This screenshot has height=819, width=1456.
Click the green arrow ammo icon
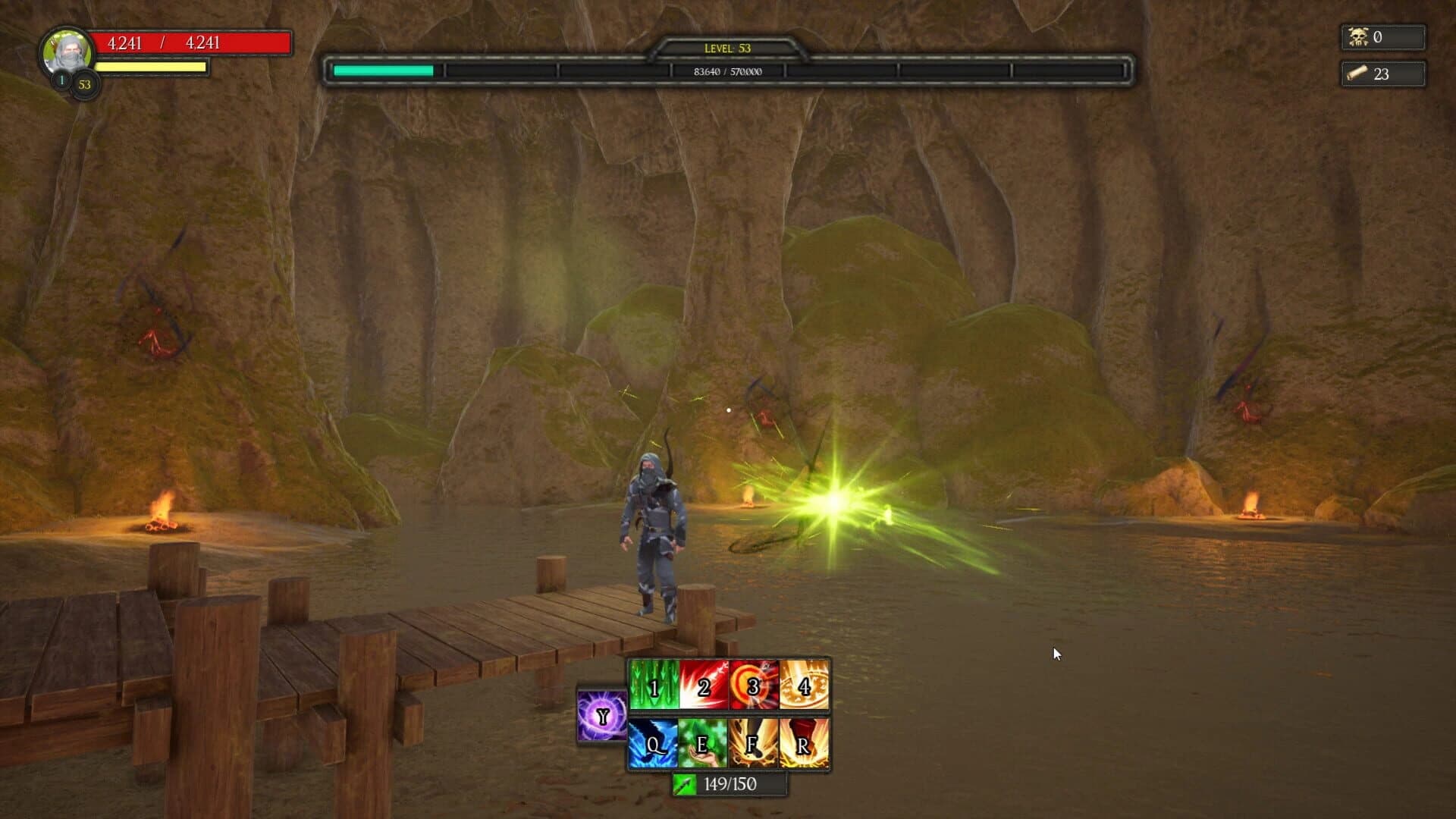[x=683, y=785]
